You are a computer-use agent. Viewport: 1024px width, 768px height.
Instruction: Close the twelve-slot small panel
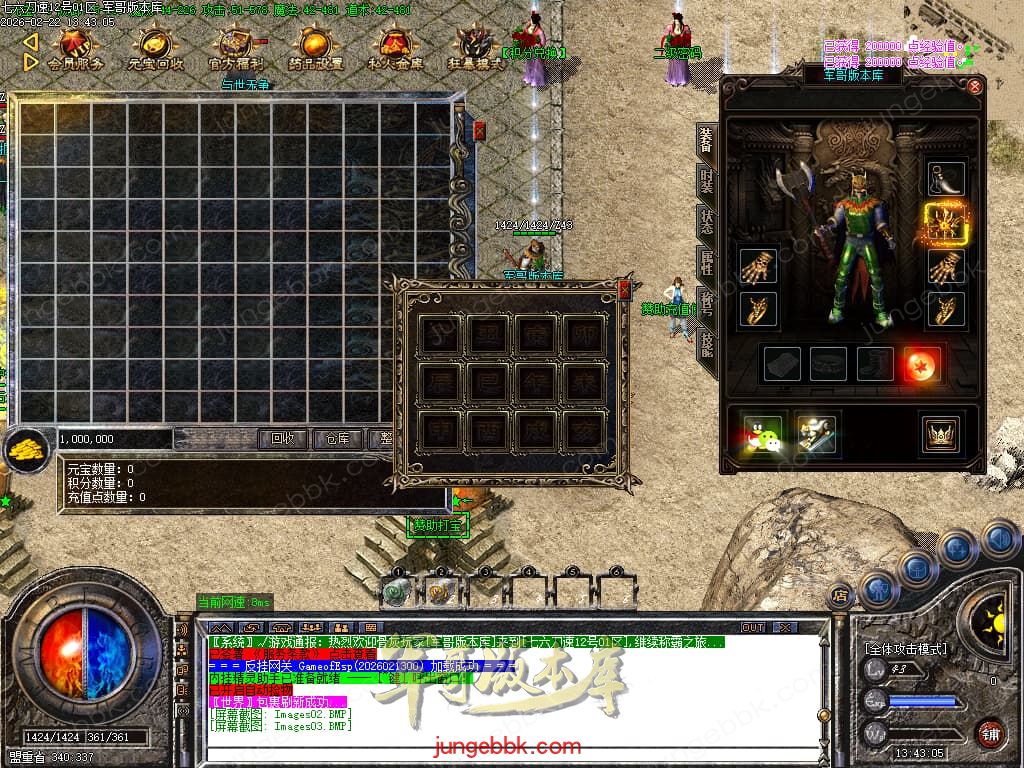[625, 290]
